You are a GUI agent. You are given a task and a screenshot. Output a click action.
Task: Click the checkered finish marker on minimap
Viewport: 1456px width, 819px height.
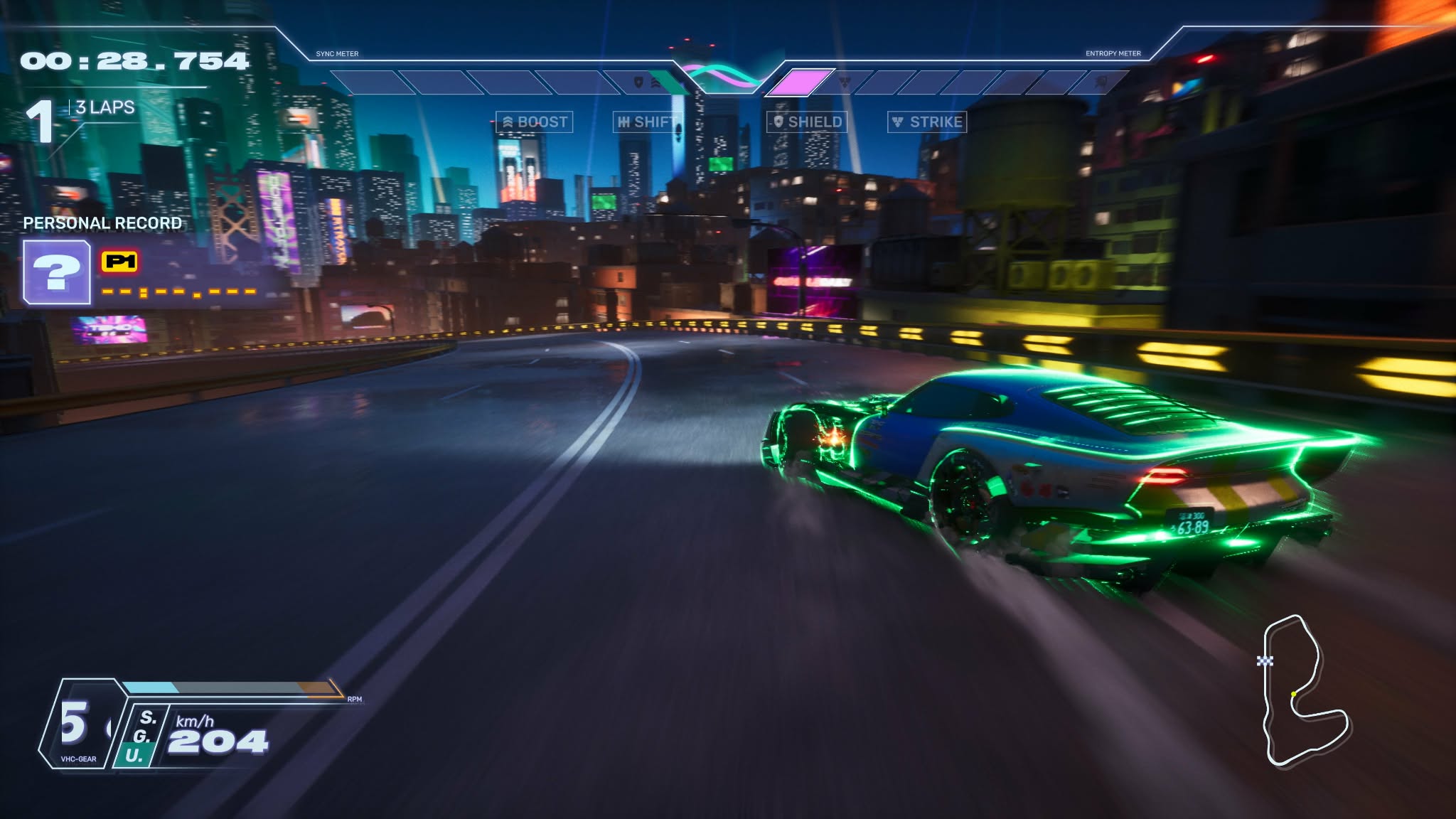[1265, 661]
